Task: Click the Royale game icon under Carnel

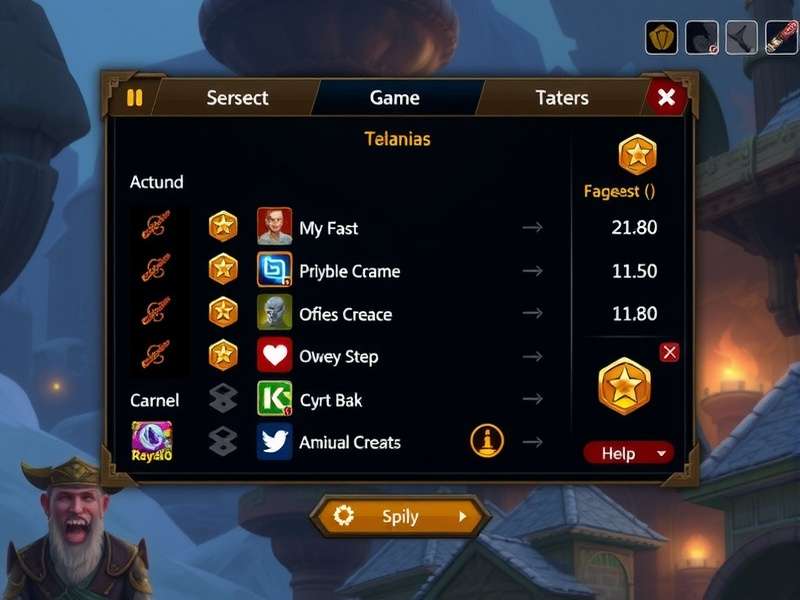Action: pos(152,441)
